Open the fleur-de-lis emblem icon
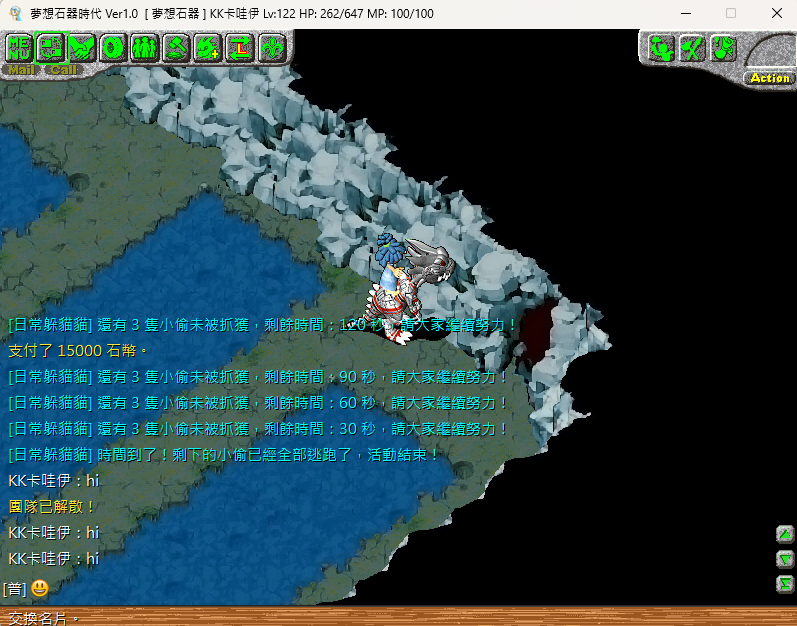Viewport: 797px width, 626px height. point(271,47)
